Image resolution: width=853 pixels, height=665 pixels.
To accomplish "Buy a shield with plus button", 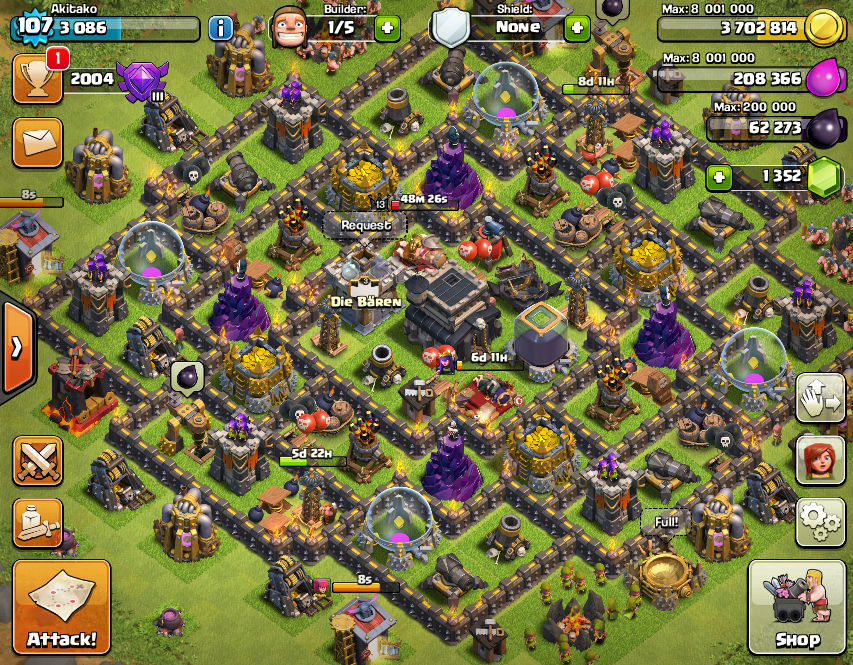I will point(577,28).
